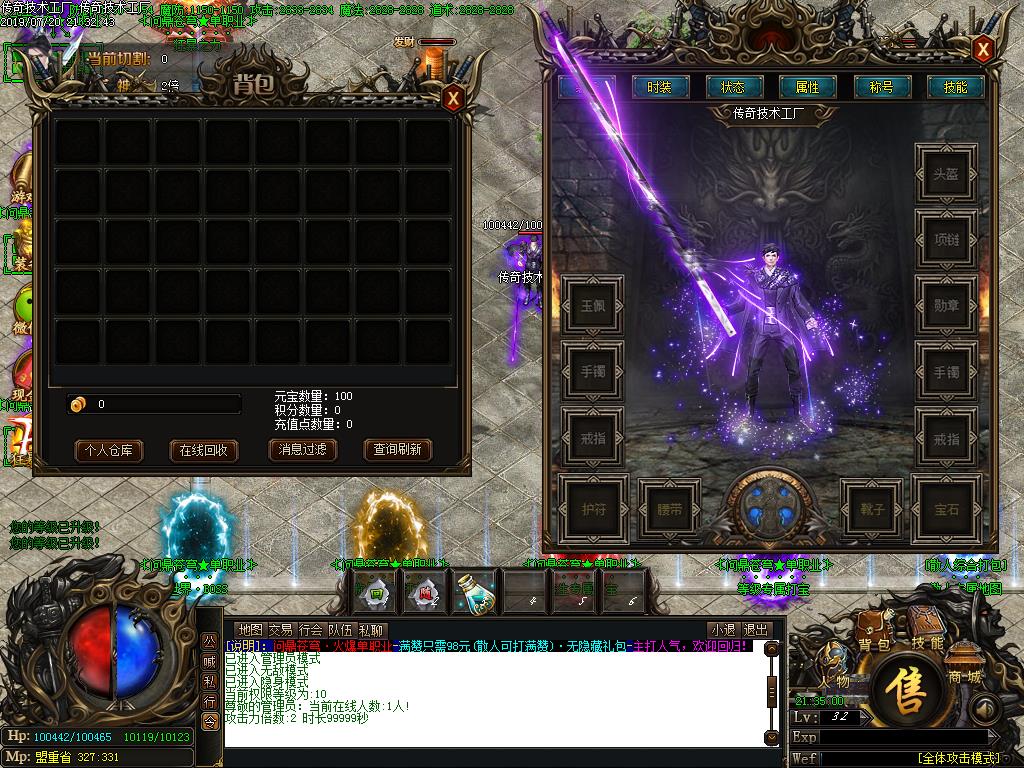This screenshot has width=1024, height=768.
Task: Select the 项链 necklace equipment slot
Action: click(x=946, y=240)
